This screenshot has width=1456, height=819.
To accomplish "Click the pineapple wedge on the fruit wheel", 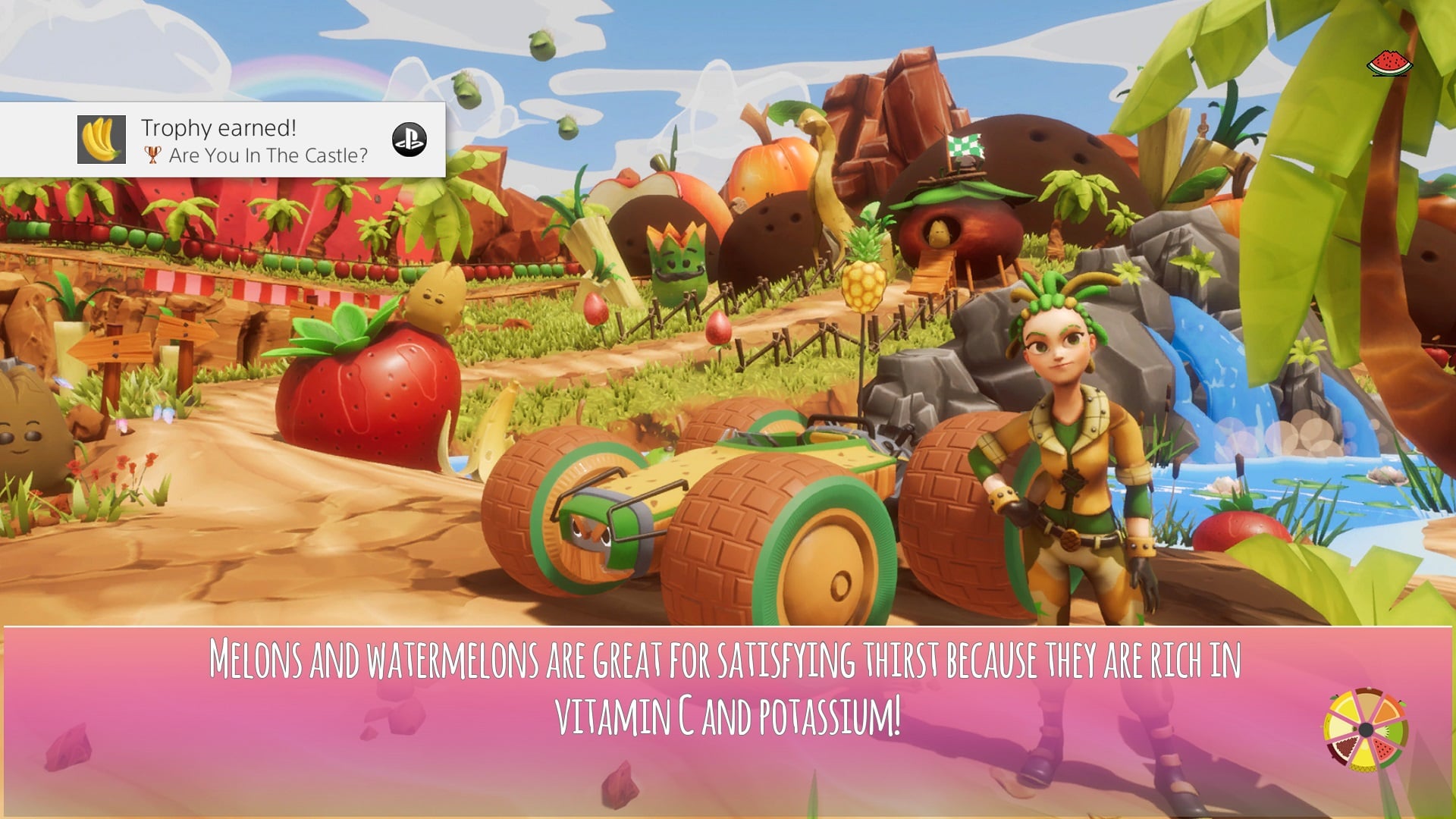I will [x=1364, y=758].
